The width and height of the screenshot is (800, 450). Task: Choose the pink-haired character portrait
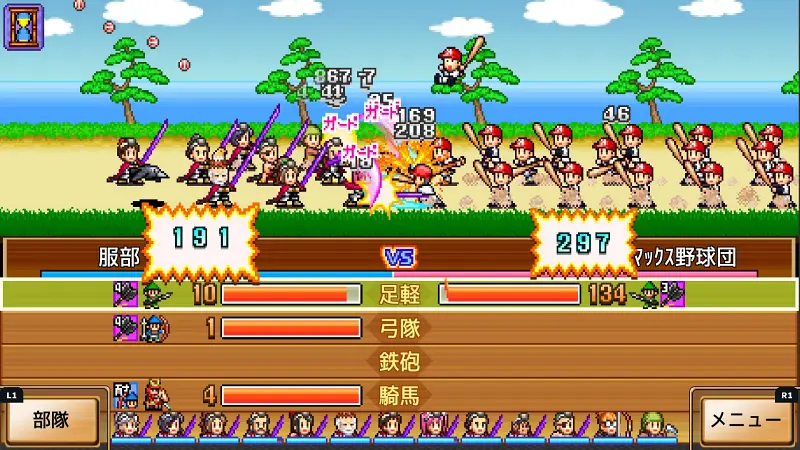click(x=433, y=426)
